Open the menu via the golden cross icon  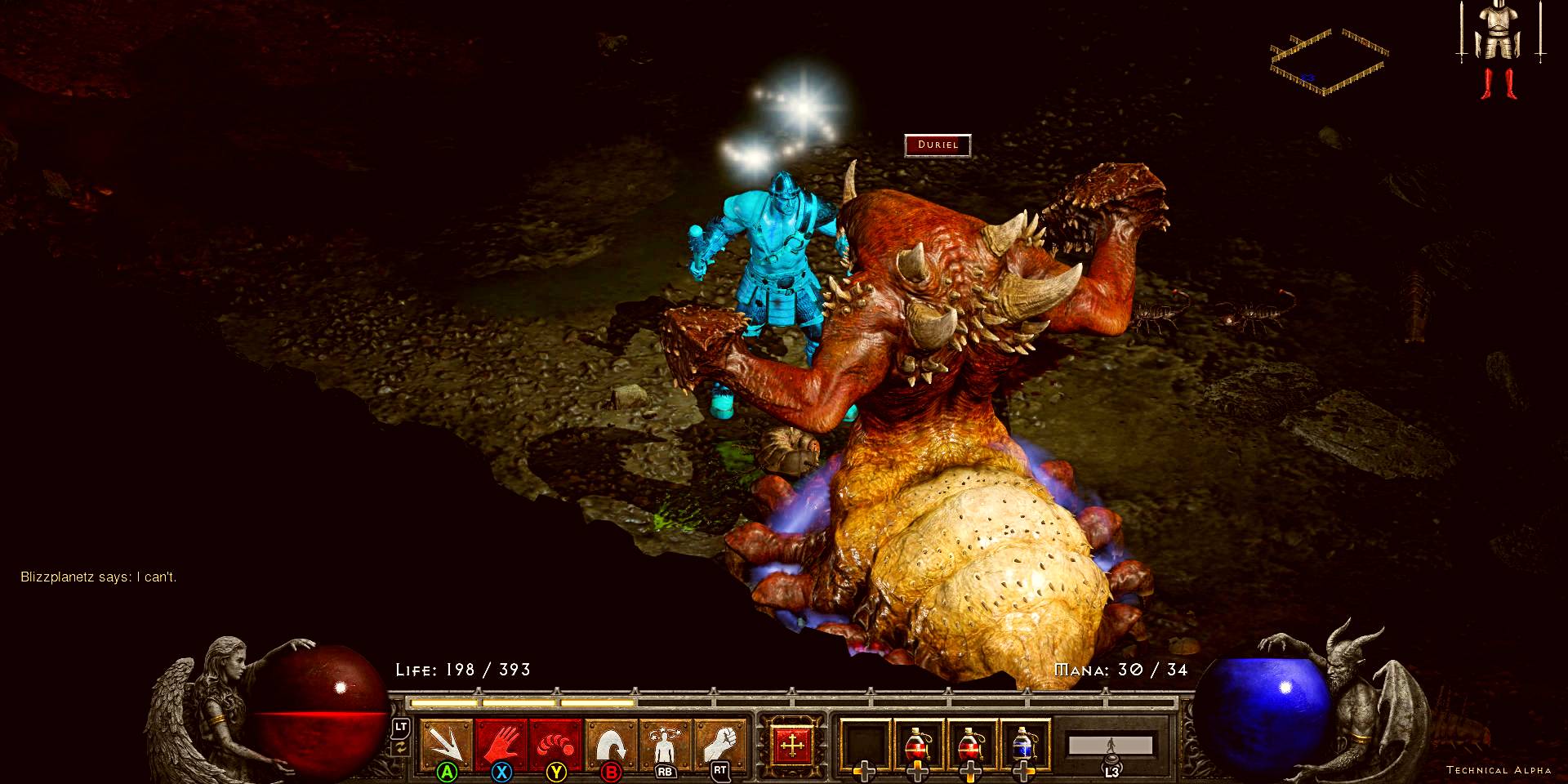coord(794,744)
